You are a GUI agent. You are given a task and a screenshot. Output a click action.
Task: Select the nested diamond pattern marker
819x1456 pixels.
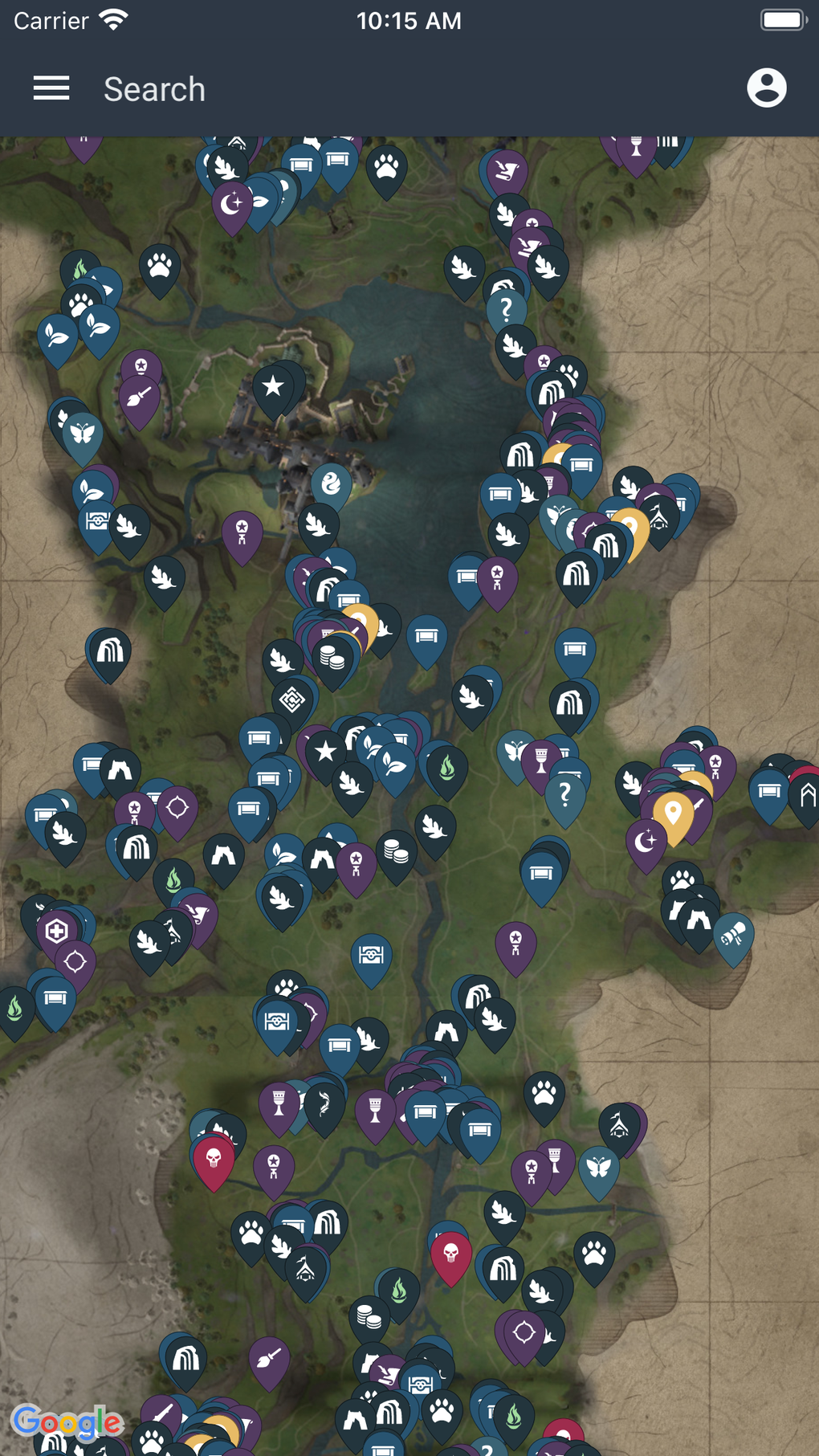292,699
